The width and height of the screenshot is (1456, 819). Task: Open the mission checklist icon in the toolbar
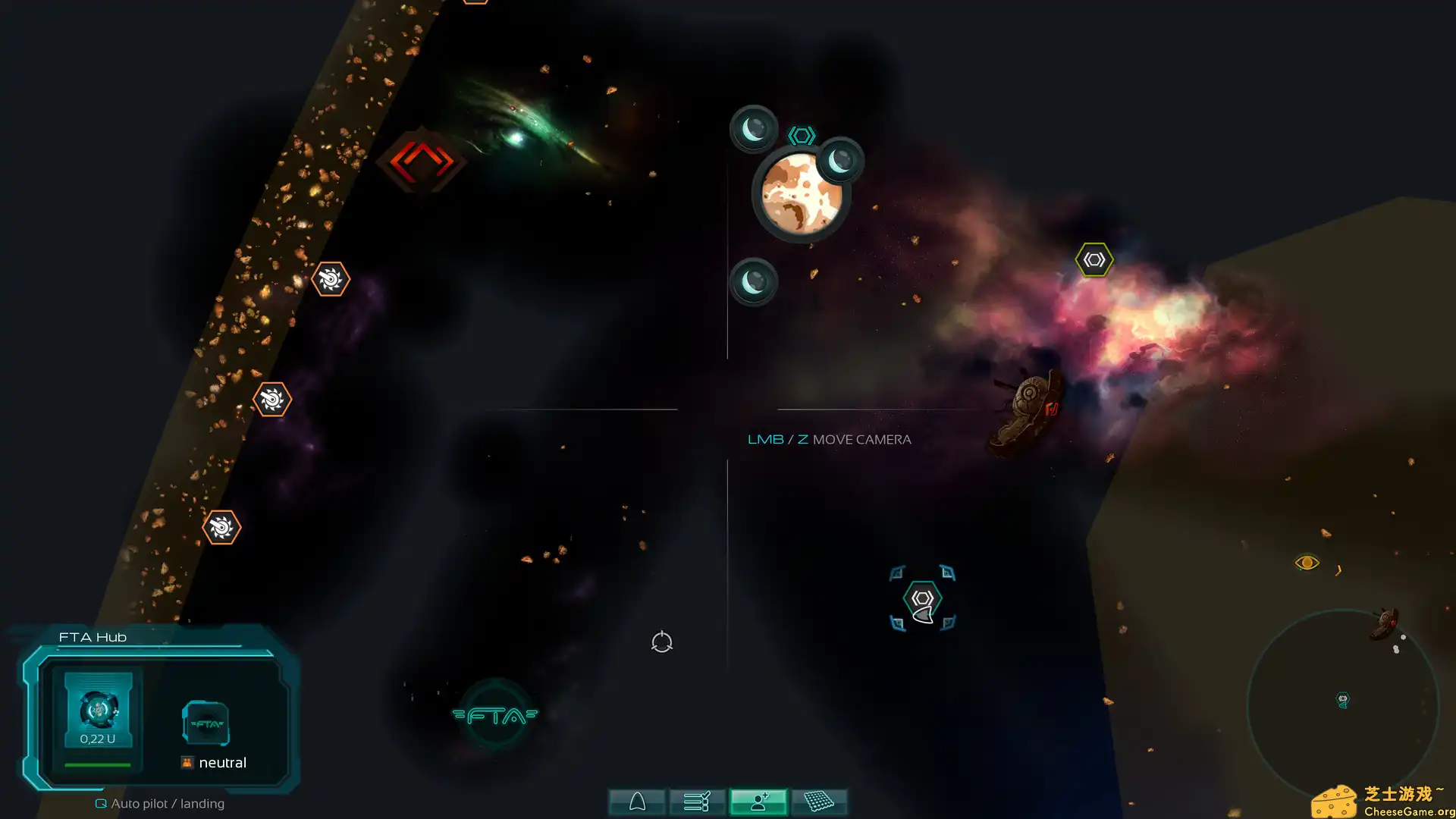697,801
